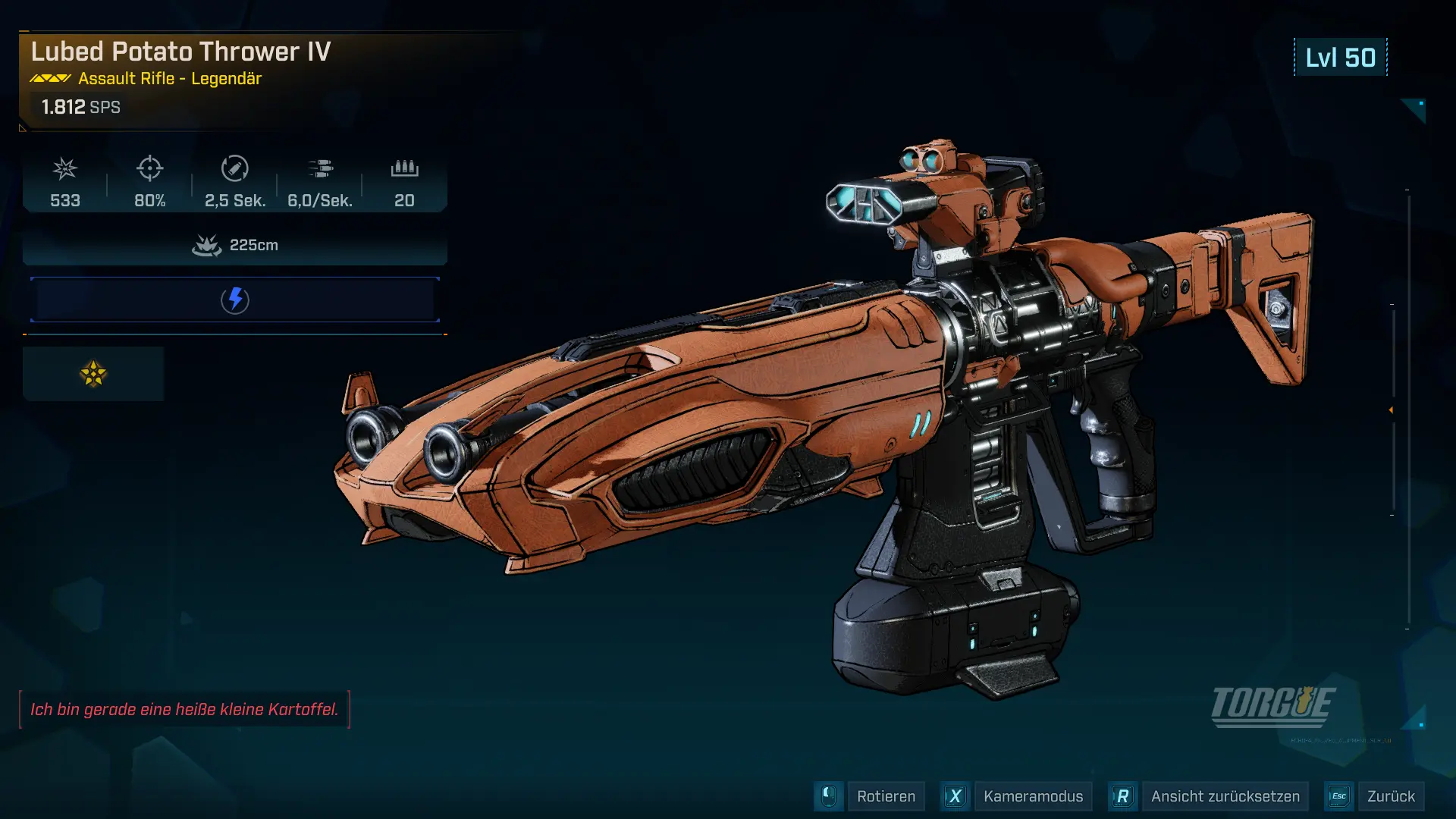Viewport: 1456px width, 819px height.
Task: Click the yellow star perk icon
Action: [93, 374]
